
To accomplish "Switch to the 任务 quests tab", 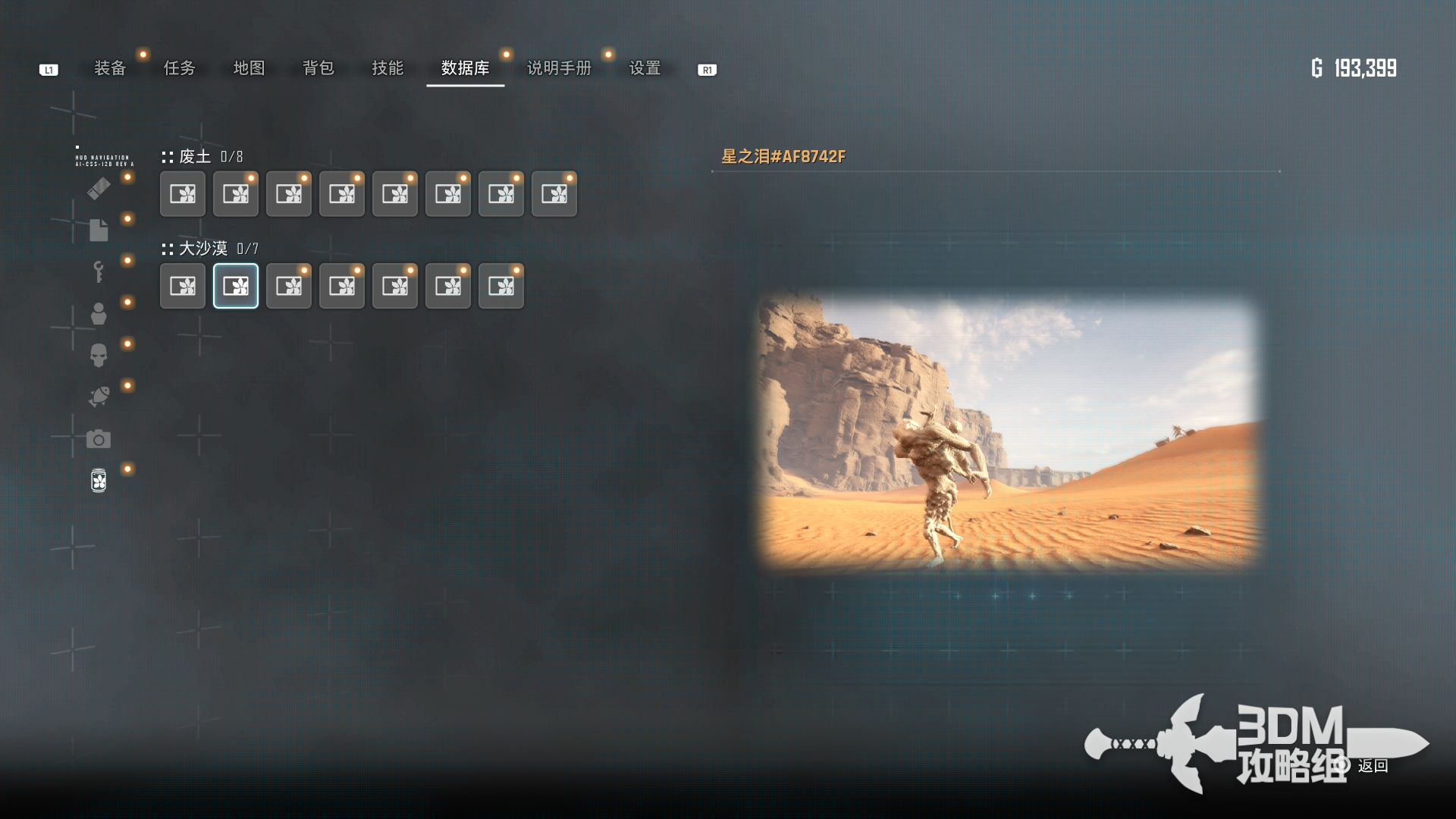I will (x=180, y=68).
